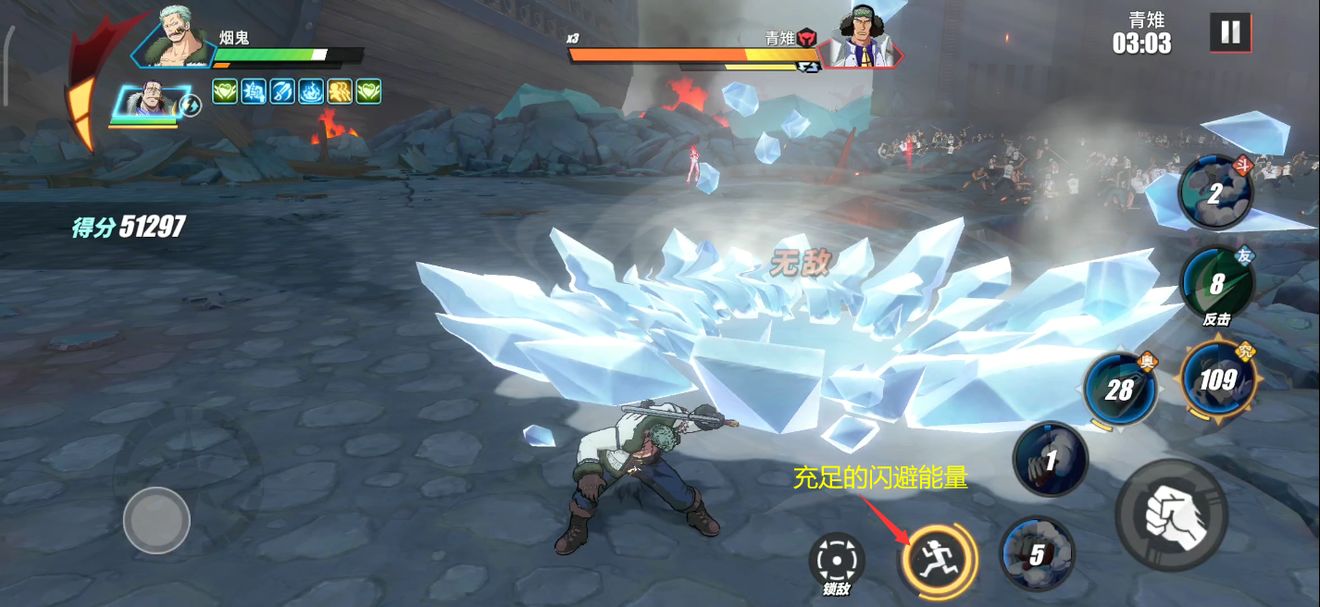Use the skill showing cooldown 1
Image resolution: width=1320 pixels, height=607 pixels.
tap(1050, 460)
